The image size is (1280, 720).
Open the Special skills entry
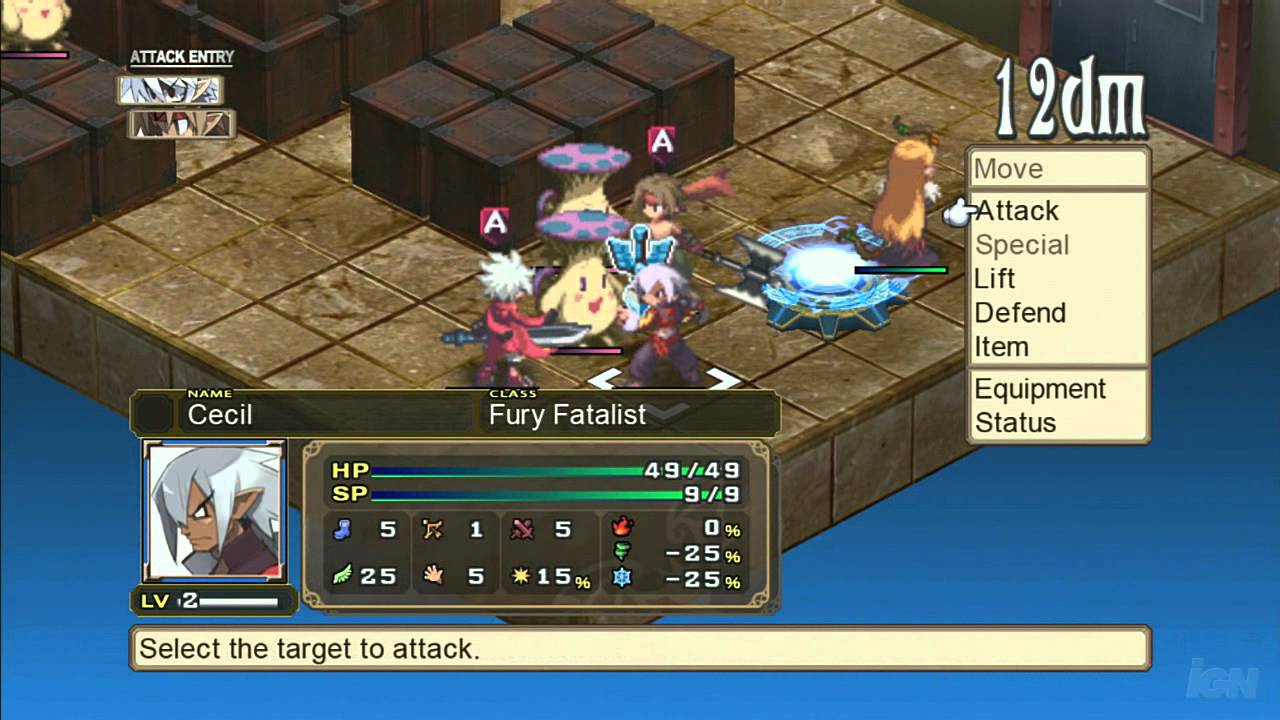[1022, 245]
